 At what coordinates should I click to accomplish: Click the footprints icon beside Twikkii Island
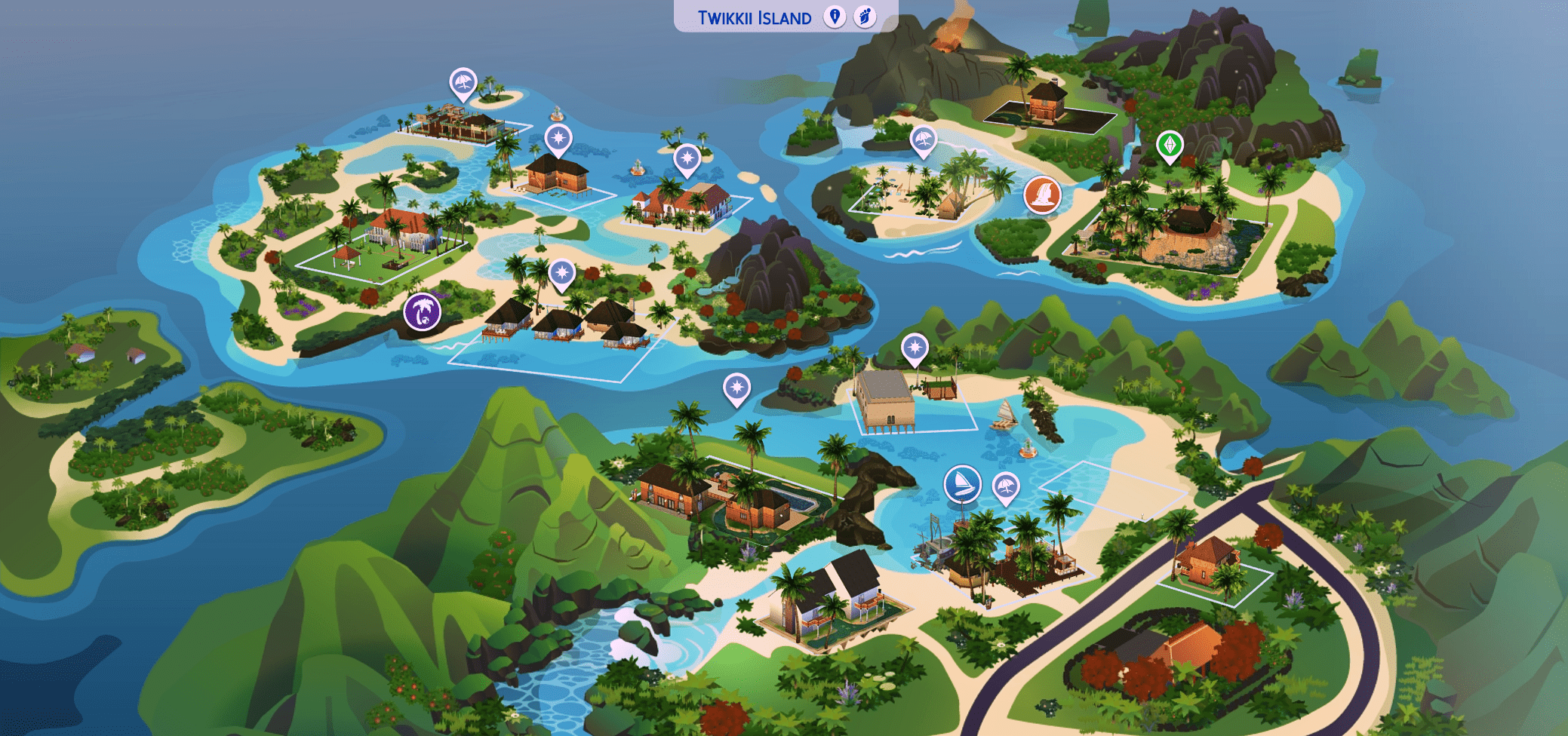pos(865,17)
